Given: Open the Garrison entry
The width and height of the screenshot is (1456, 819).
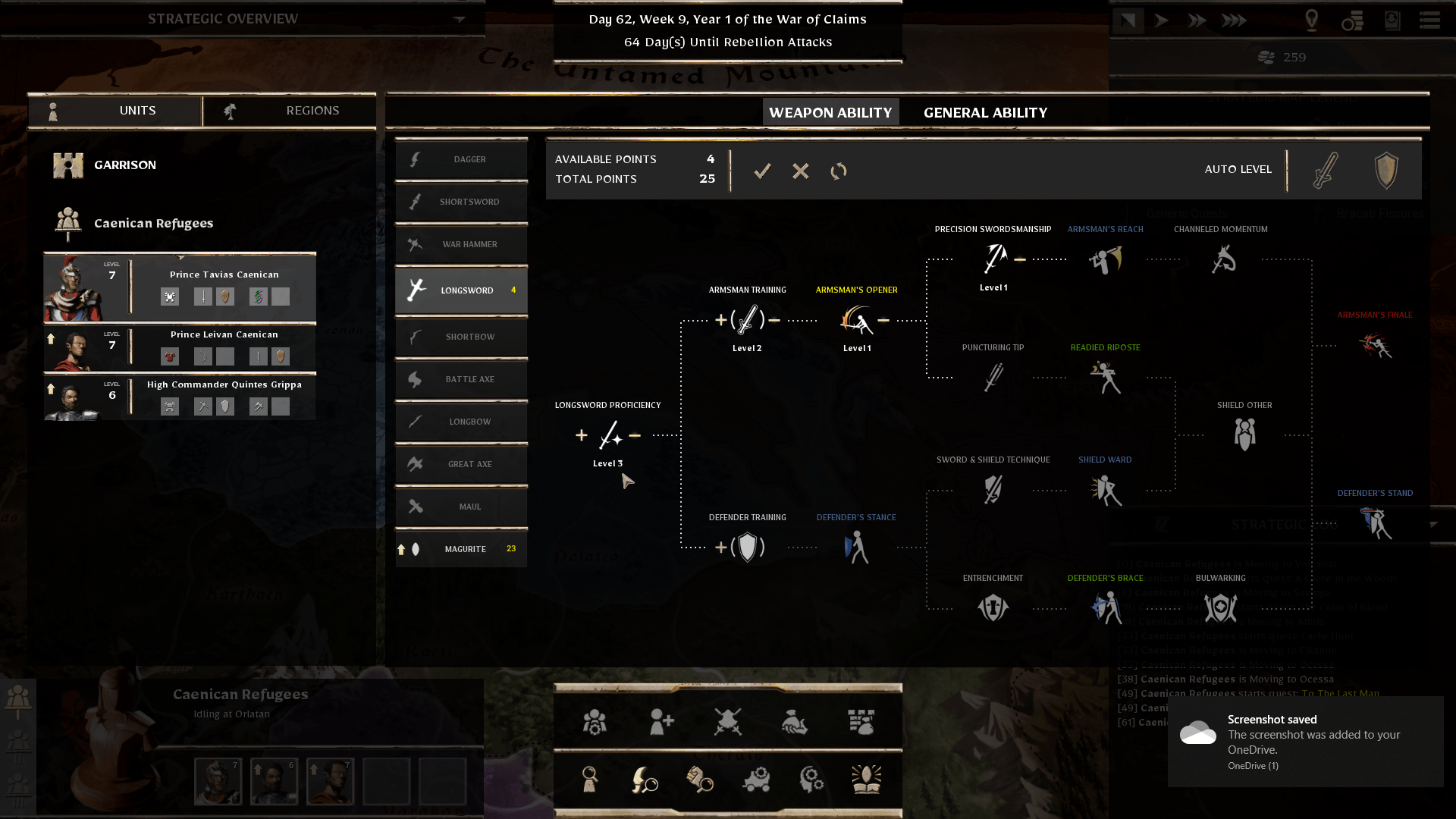Looking at the screenshot, I should pos(125,165).
